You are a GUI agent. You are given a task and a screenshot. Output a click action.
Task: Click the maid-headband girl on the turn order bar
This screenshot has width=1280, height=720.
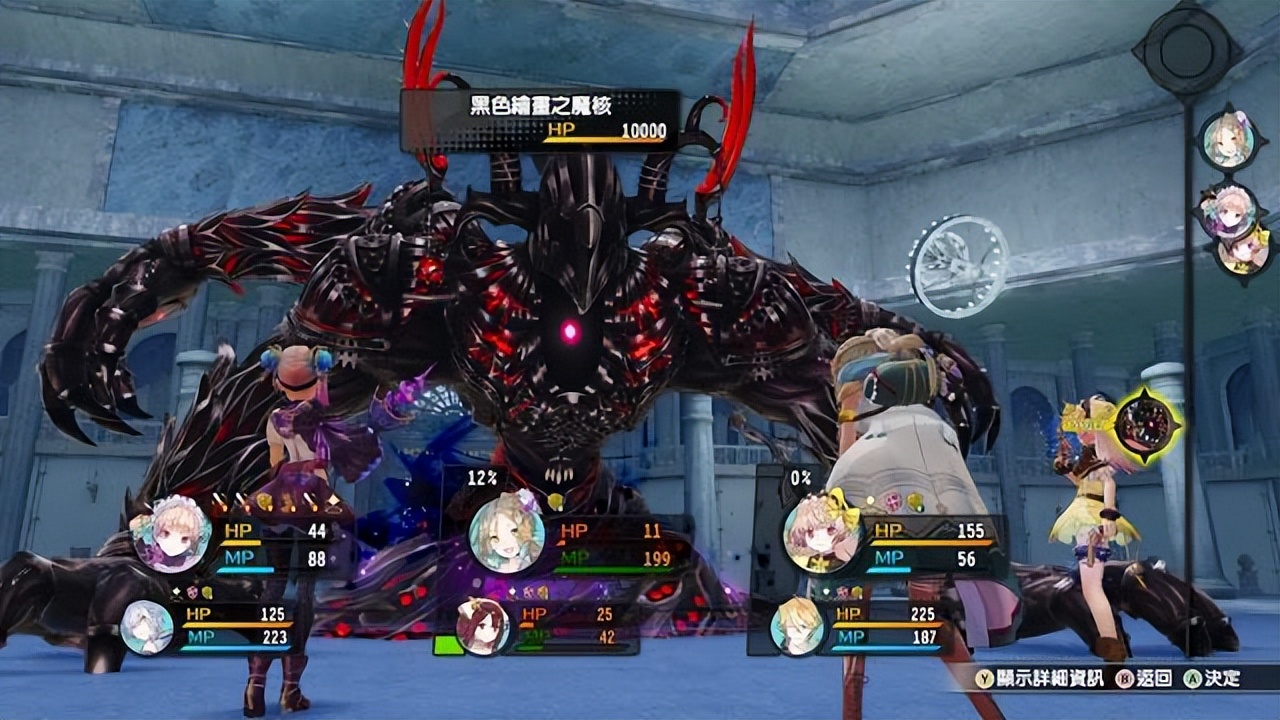point(1227,211)
